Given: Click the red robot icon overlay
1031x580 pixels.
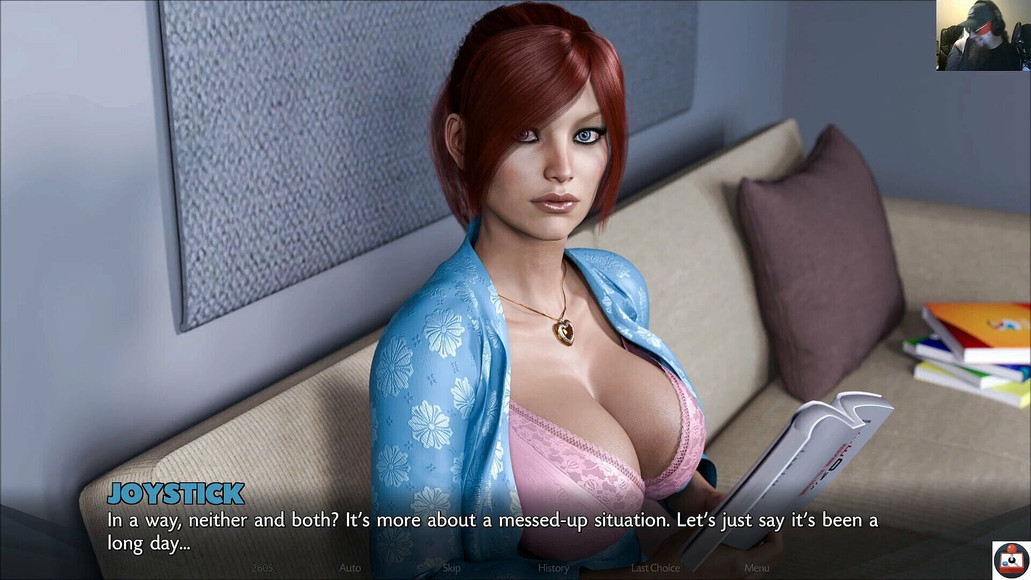Looking at the screenshot, I should (1011, 561).
